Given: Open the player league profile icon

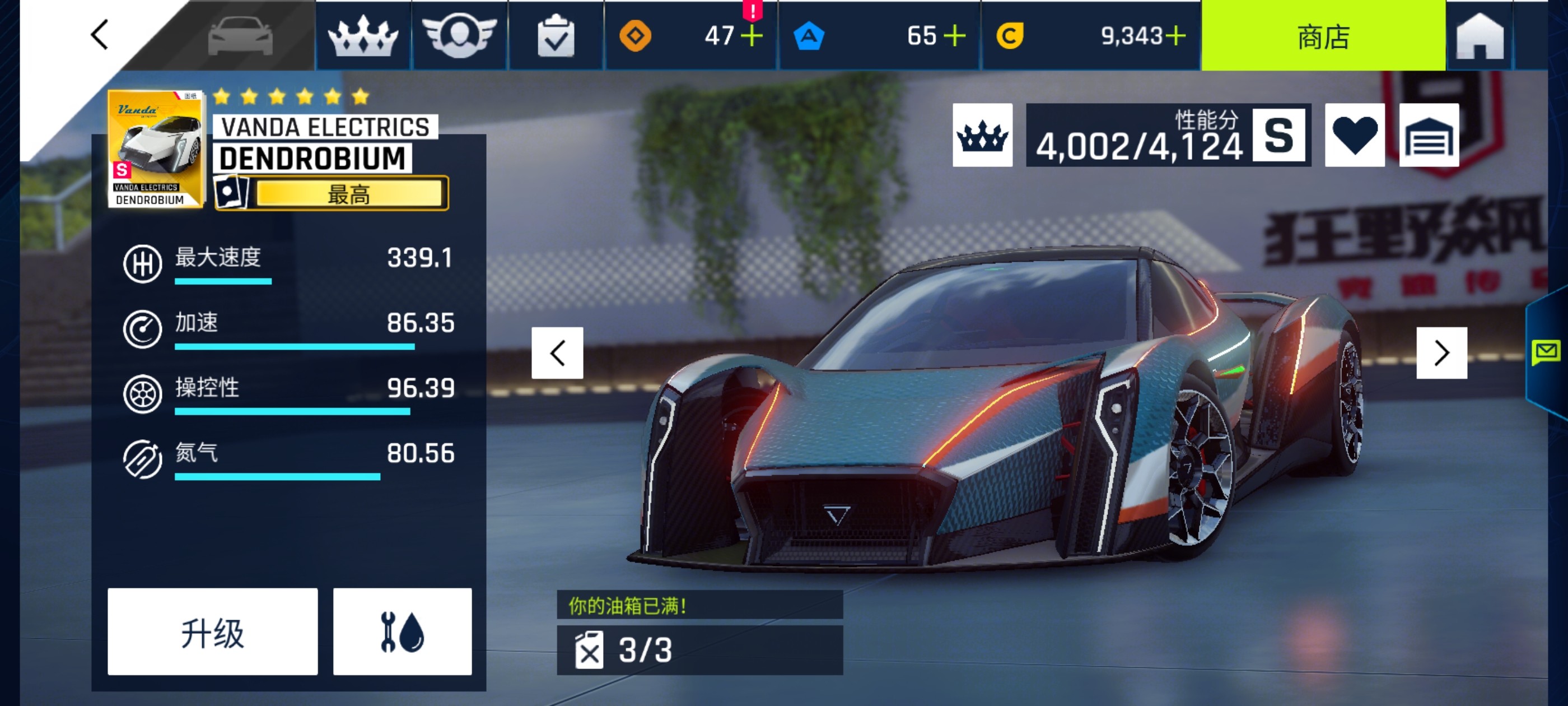Looking at the screenshot, I should click(x=461, y=36).
